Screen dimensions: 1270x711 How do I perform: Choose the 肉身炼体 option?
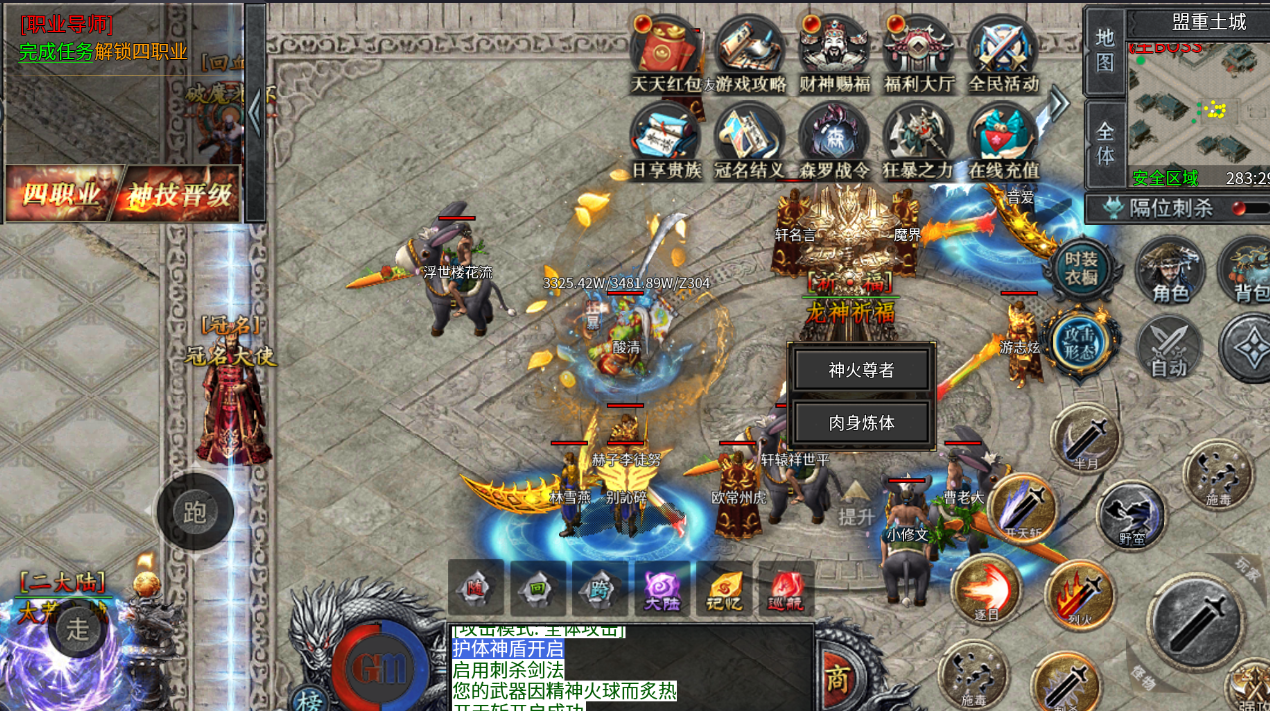861,423
